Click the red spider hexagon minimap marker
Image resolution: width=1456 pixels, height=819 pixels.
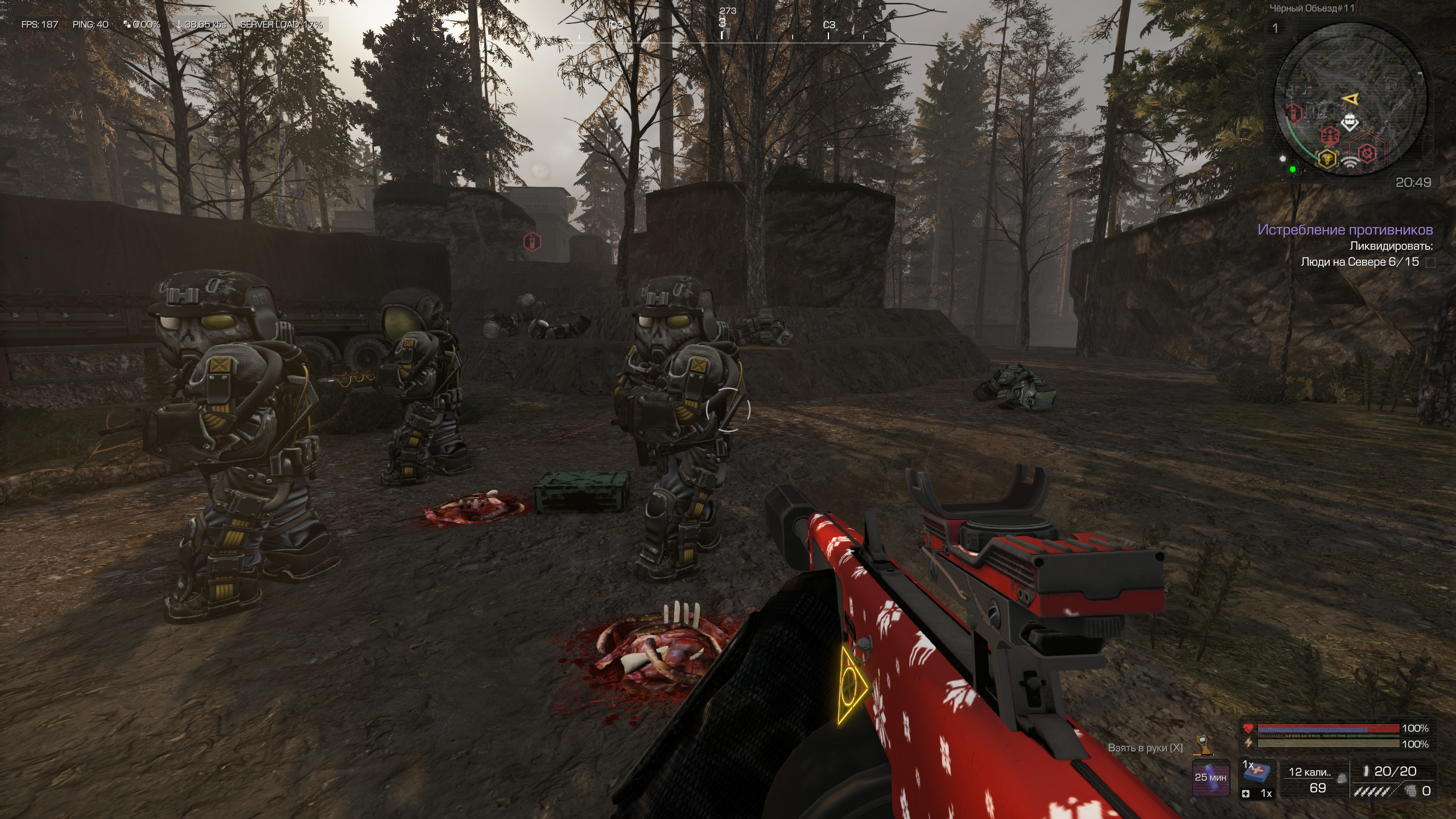point(1330,135)
